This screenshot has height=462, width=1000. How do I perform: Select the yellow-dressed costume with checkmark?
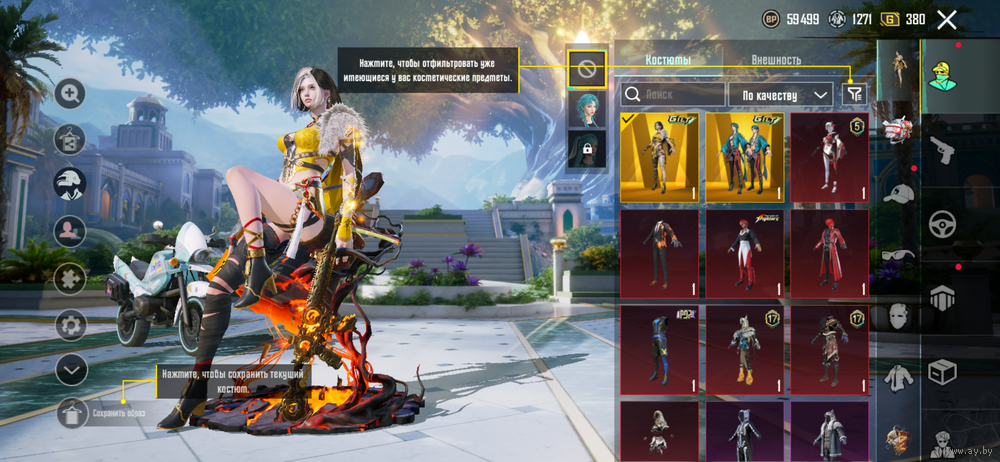(659, 157)
